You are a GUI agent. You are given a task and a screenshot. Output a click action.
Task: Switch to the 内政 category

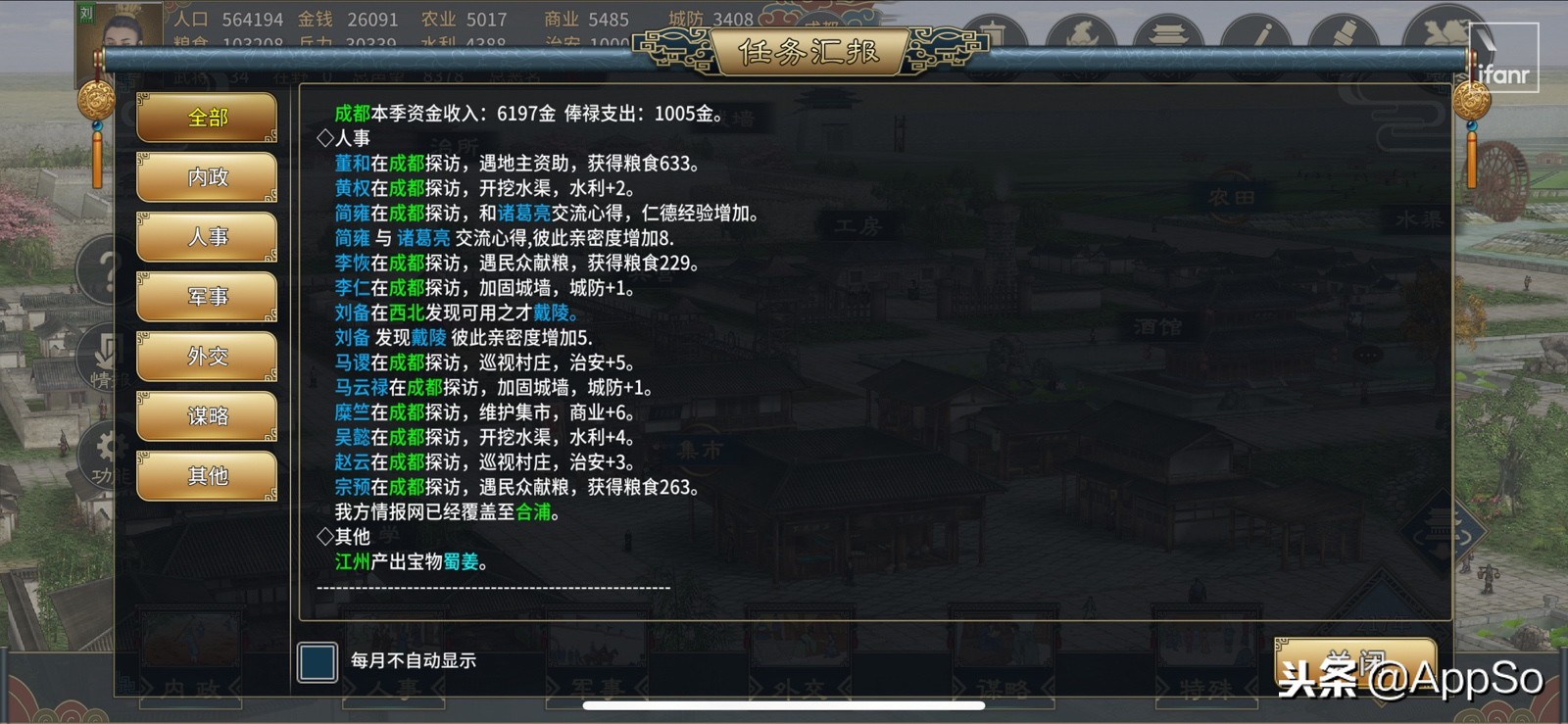(x=206, y=177)
